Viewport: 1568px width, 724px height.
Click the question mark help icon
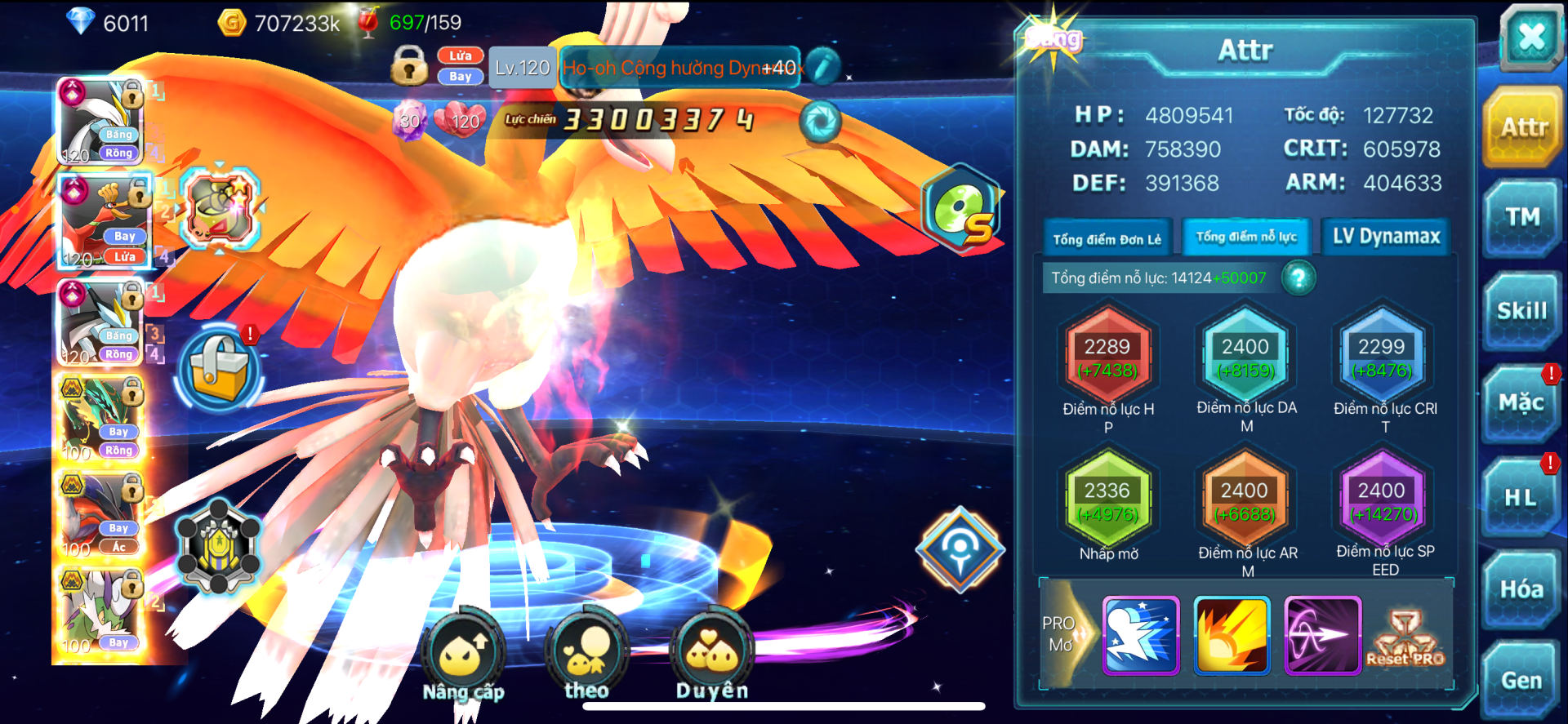point(1298,278)
